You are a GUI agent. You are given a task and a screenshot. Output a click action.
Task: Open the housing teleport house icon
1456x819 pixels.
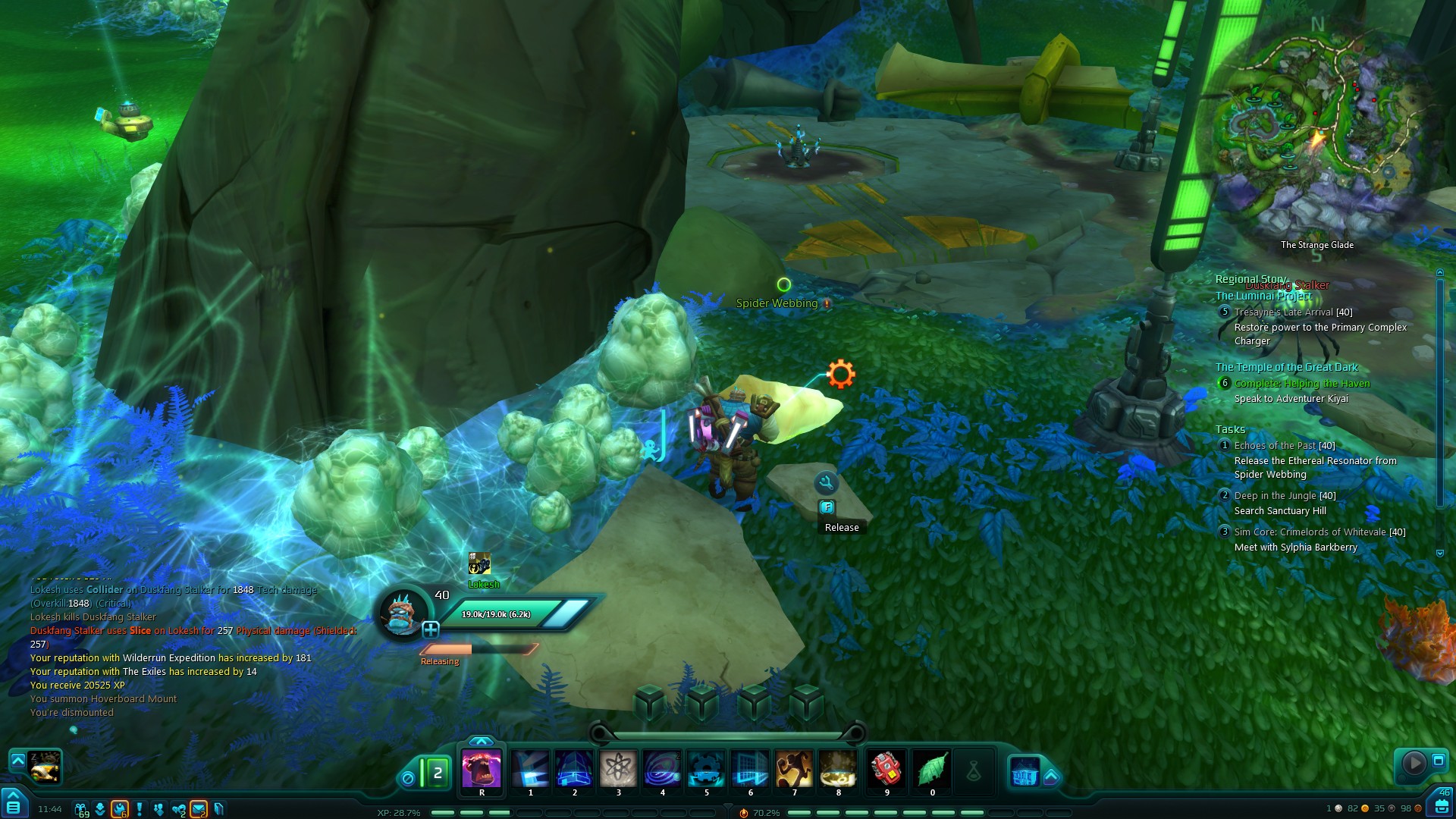[x=1025, y=772]
